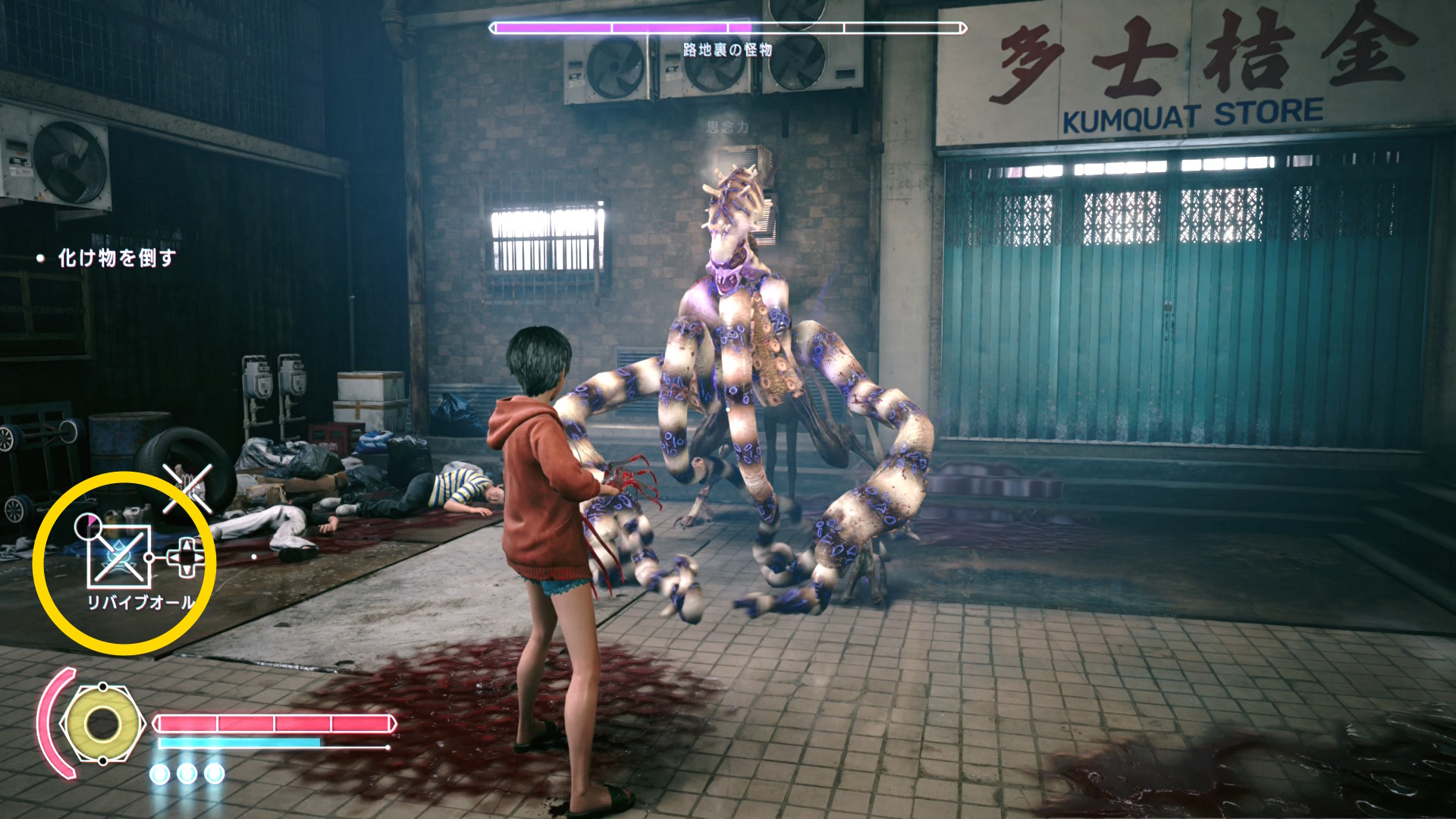This screenshot has width=1456, height=819.
Task: Select the yellow ring character emblem
Action: pyautogui.click(x=102, y=724)
